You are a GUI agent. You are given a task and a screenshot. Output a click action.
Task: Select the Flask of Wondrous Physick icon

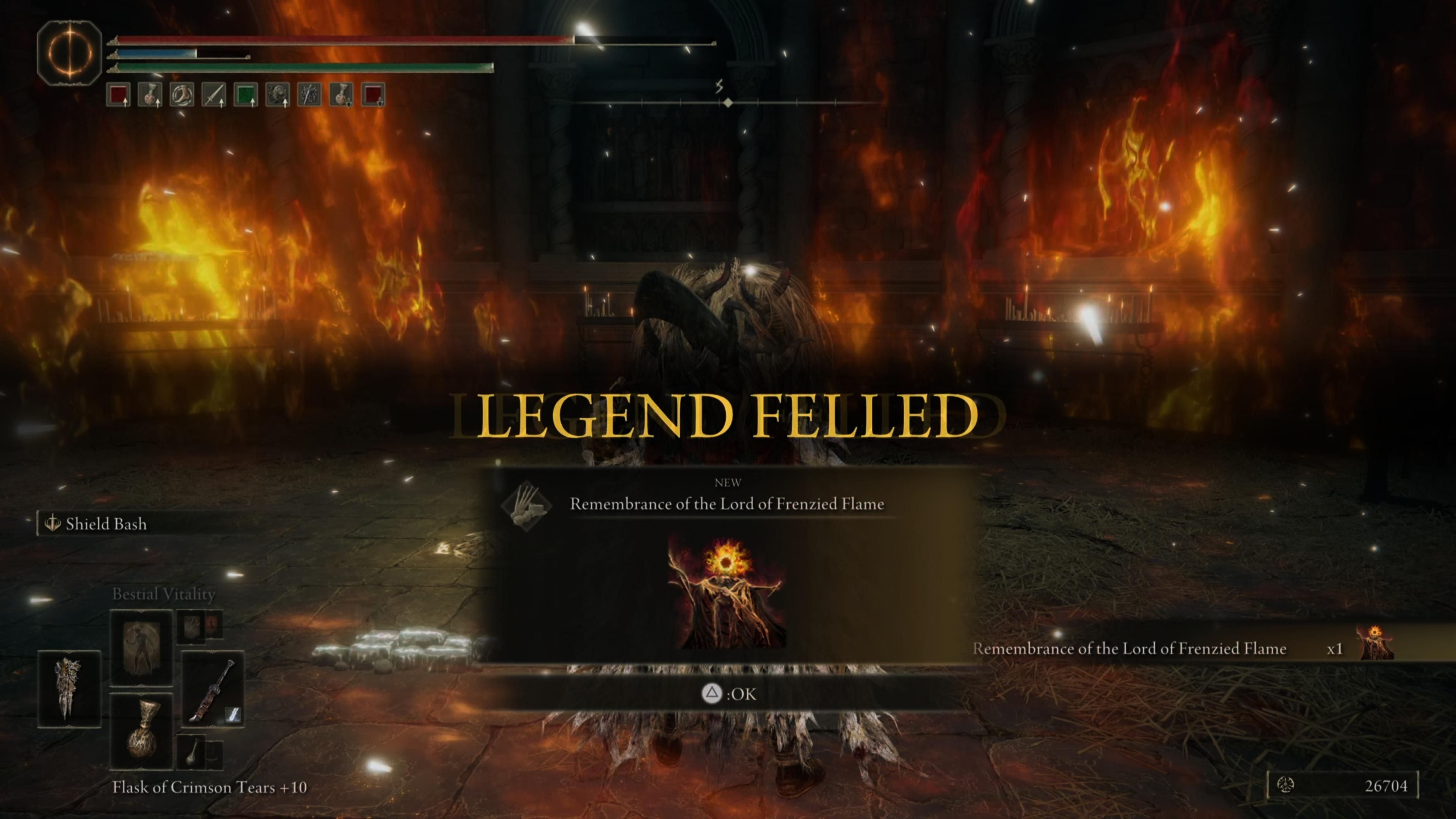tap(144, 731)
